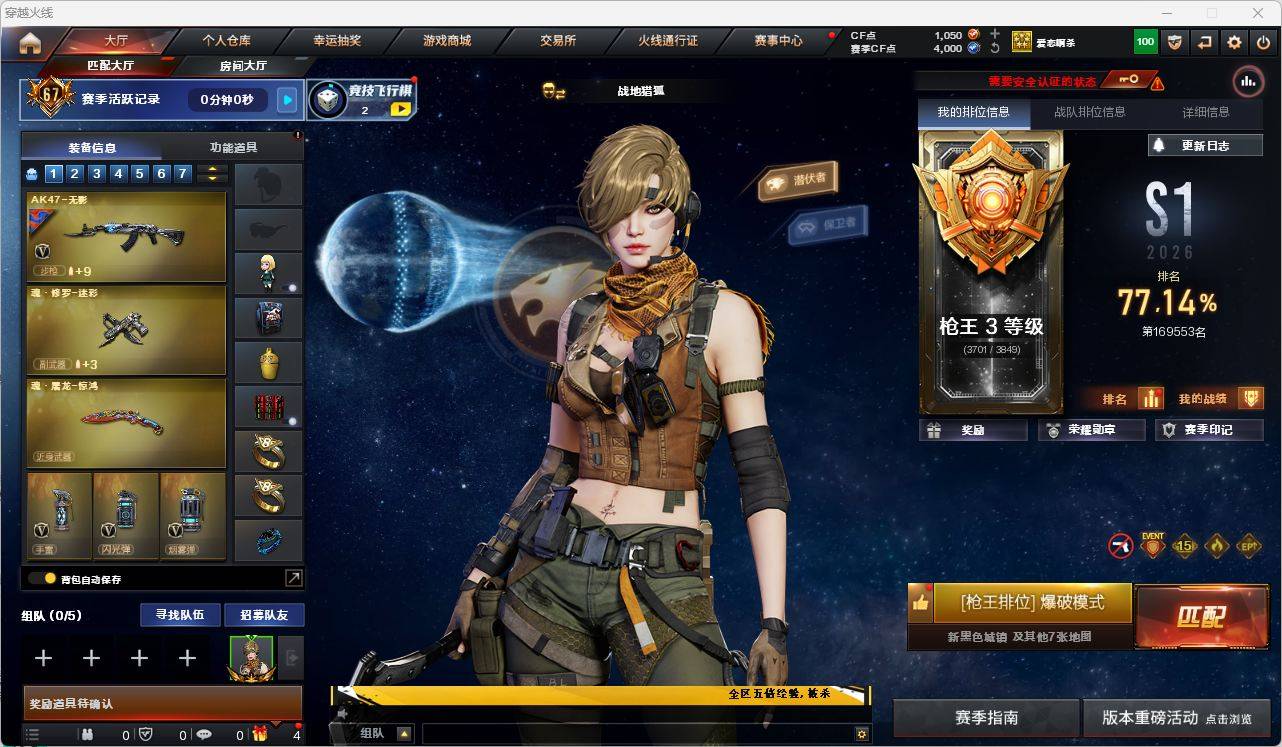Viewport: 1282px width, 747px height.
Task: Start matchmaking with the 匹配 button
Action: [x=1200, y=616]
